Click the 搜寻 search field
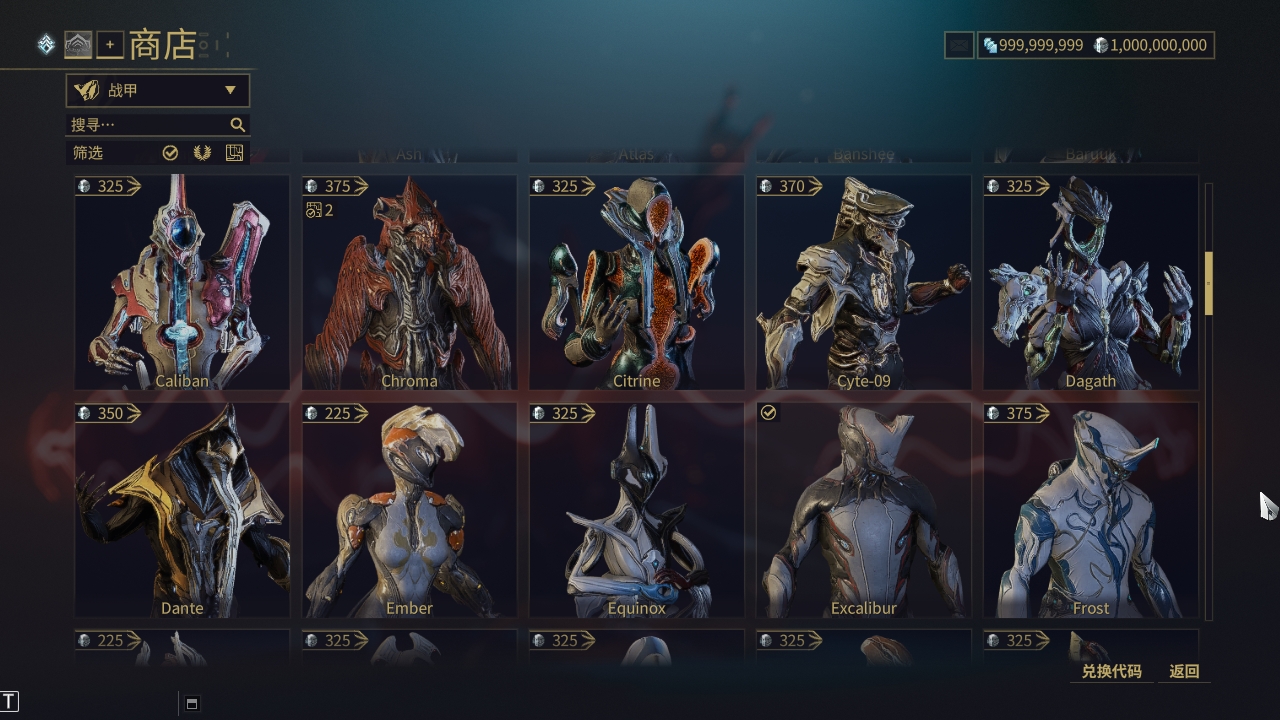Viewport: 1280px width, 720px height. pyautogui.click(x=150, y=125)
